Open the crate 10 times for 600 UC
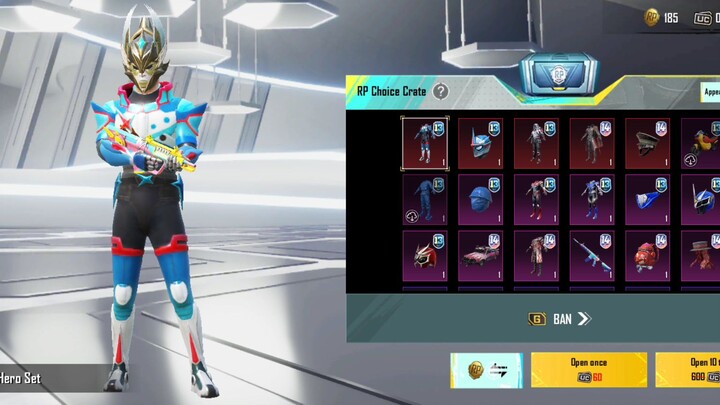Viewport: 720px width, 405px height. [x=690, y=369]
